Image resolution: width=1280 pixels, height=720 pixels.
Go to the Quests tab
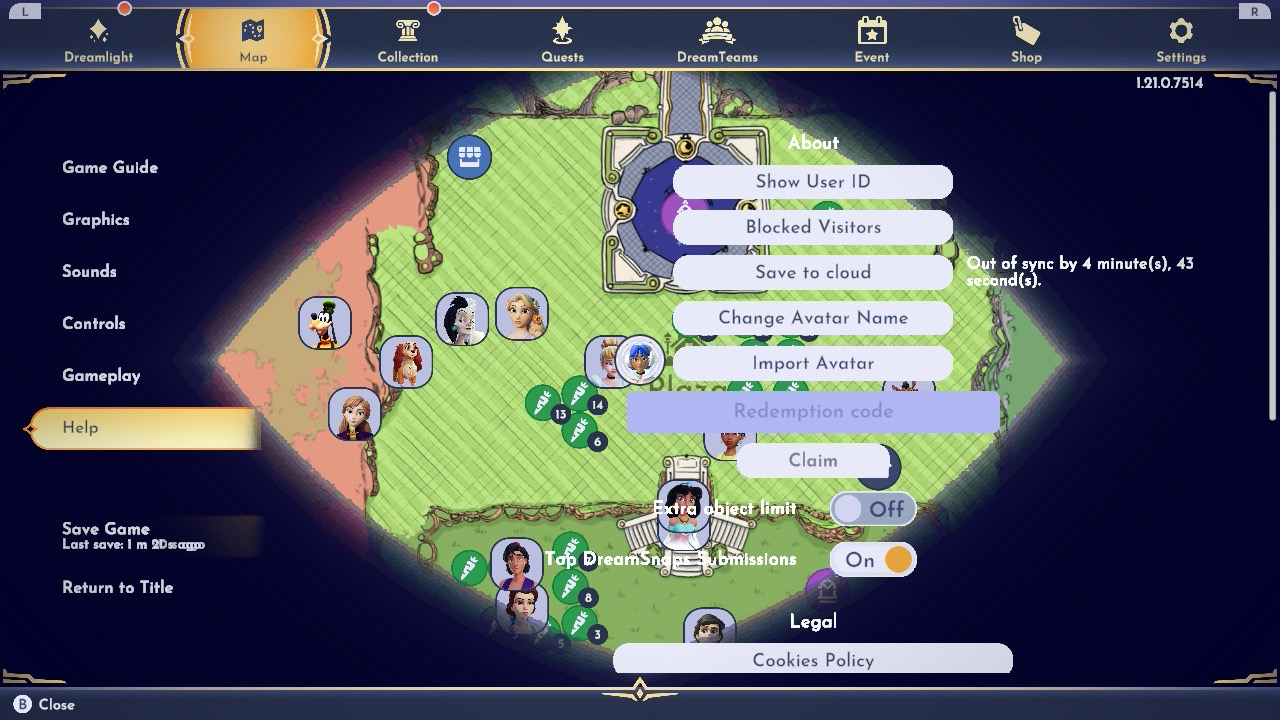562,41
